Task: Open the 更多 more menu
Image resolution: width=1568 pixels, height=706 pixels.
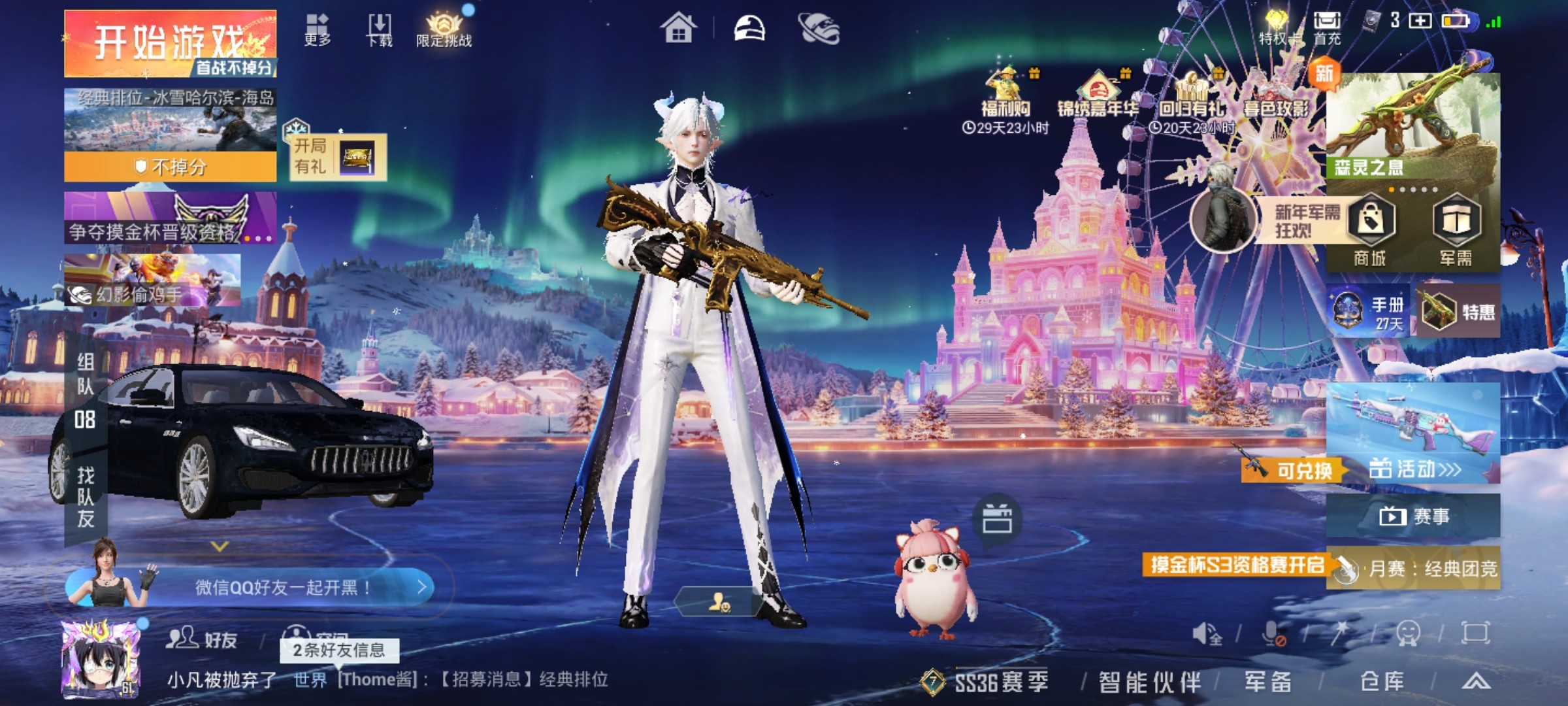Action: [318, 29]
